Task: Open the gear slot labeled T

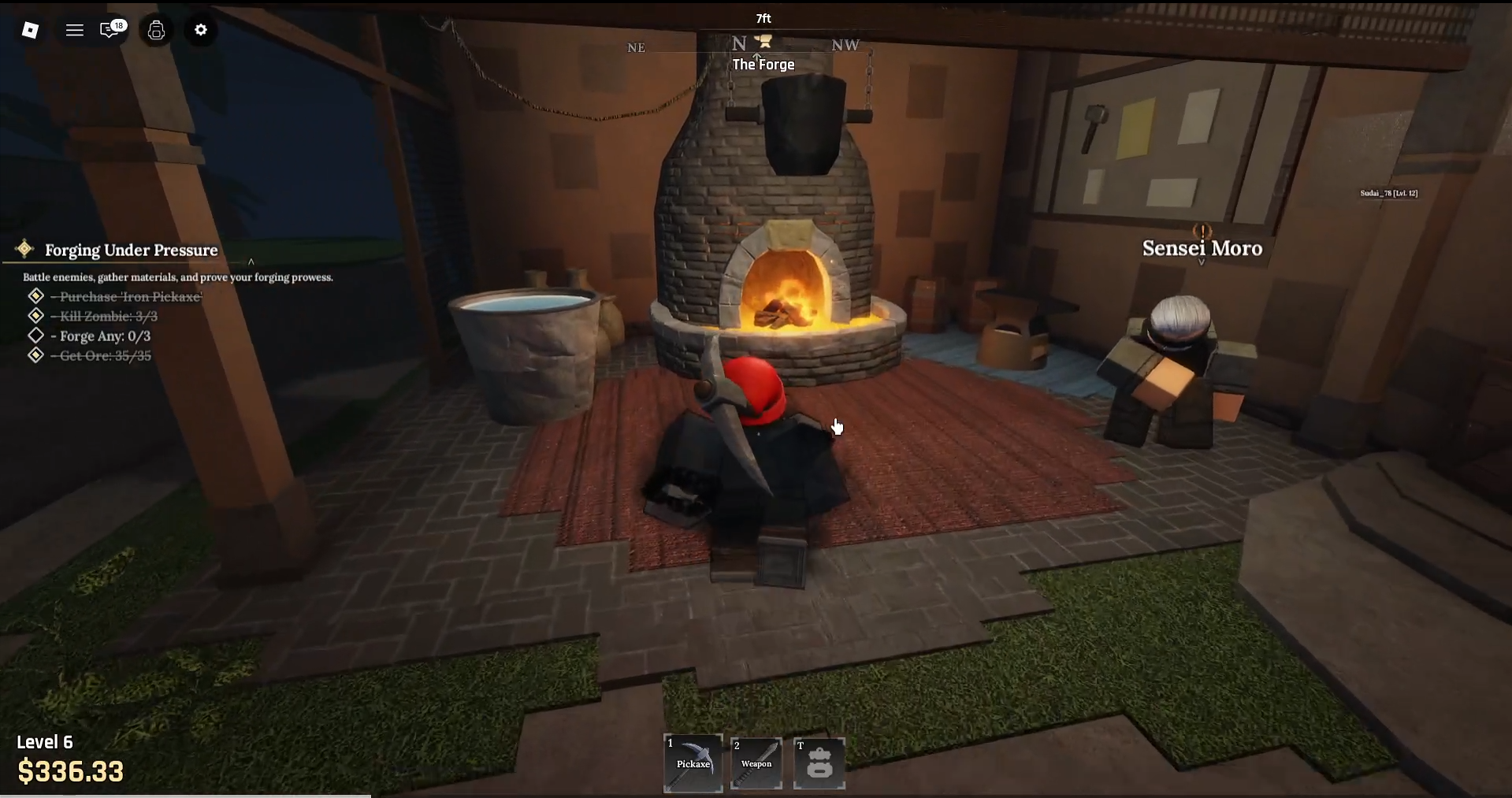Action: [x=819, y=763]
